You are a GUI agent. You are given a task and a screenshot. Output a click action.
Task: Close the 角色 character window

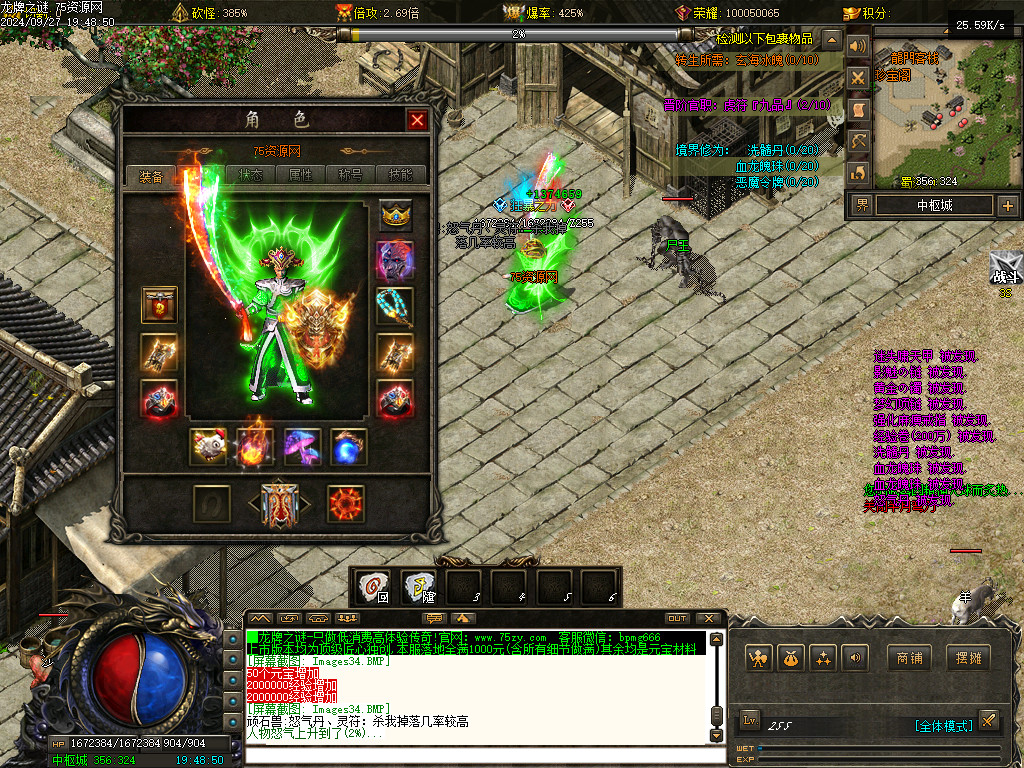click(x=417, y=121)
